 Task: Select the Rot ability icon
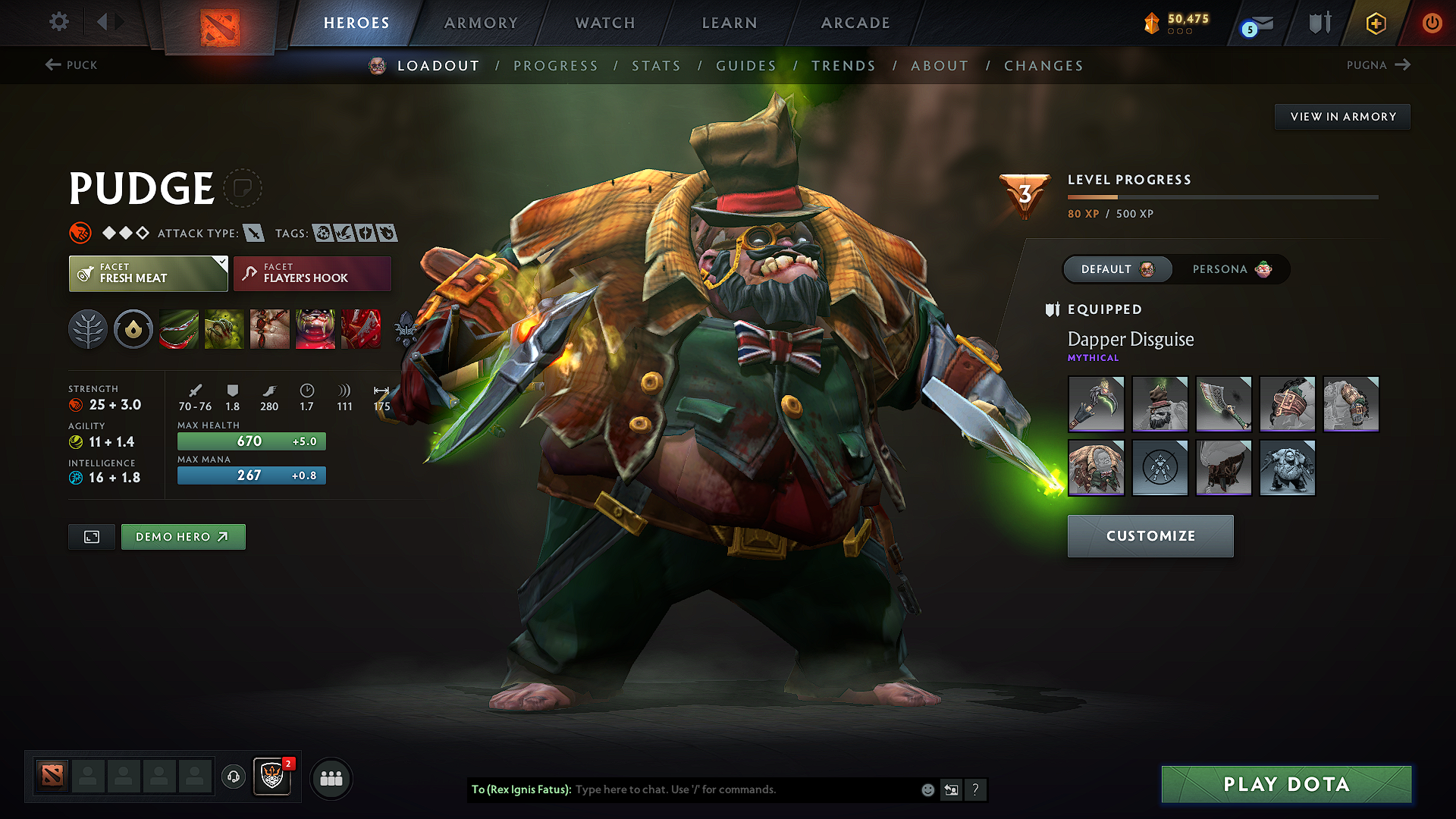tap(224, 329)
